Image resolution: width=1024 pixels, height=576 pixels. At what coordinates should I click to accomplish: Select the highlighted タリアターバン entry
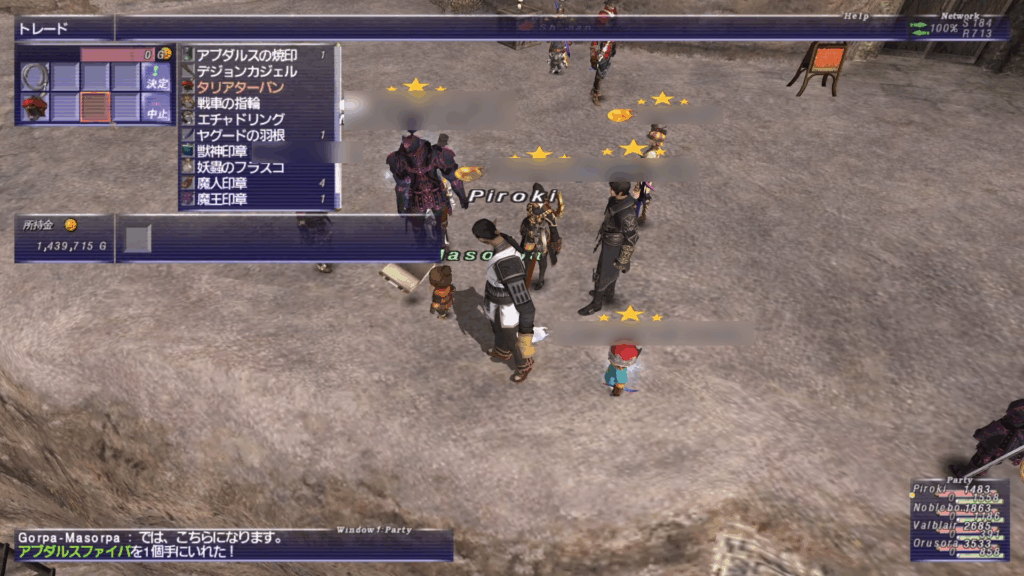click(x=240, y=87)
